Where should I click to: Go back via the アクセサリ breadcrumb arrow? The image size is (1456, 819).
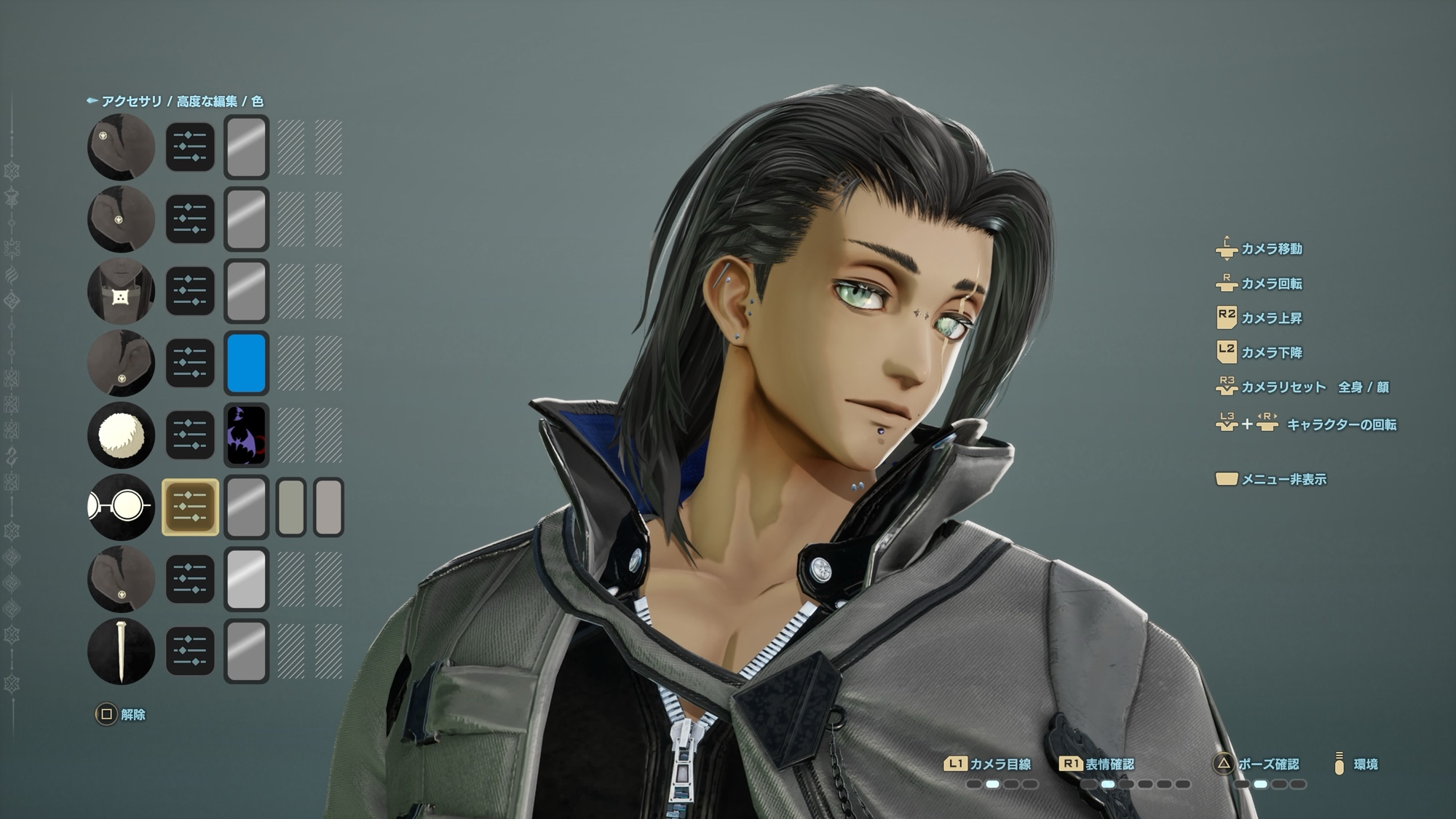click(x=92, y=101)
